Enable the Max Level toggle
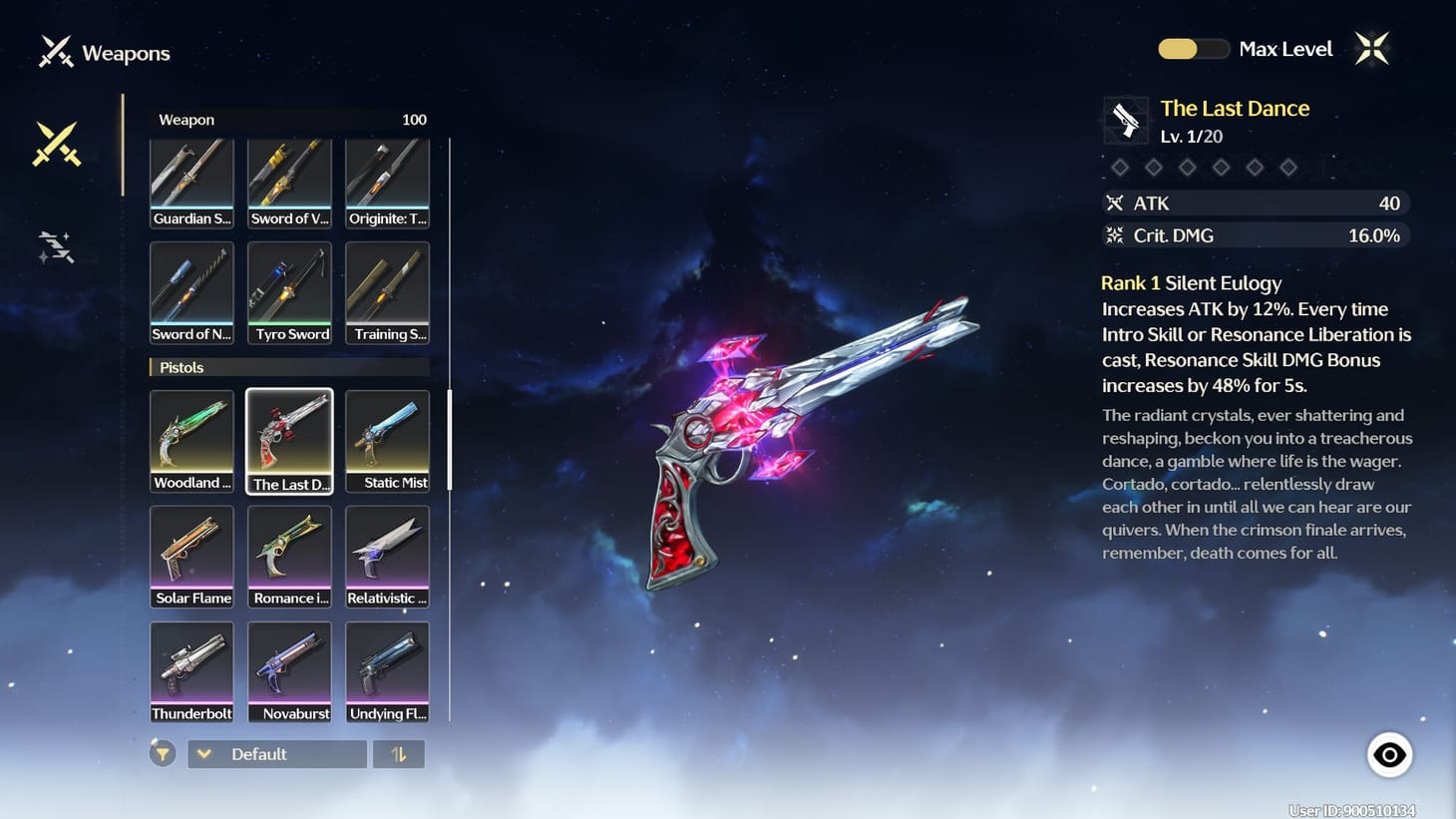1456x819 pixels. 1194,48
